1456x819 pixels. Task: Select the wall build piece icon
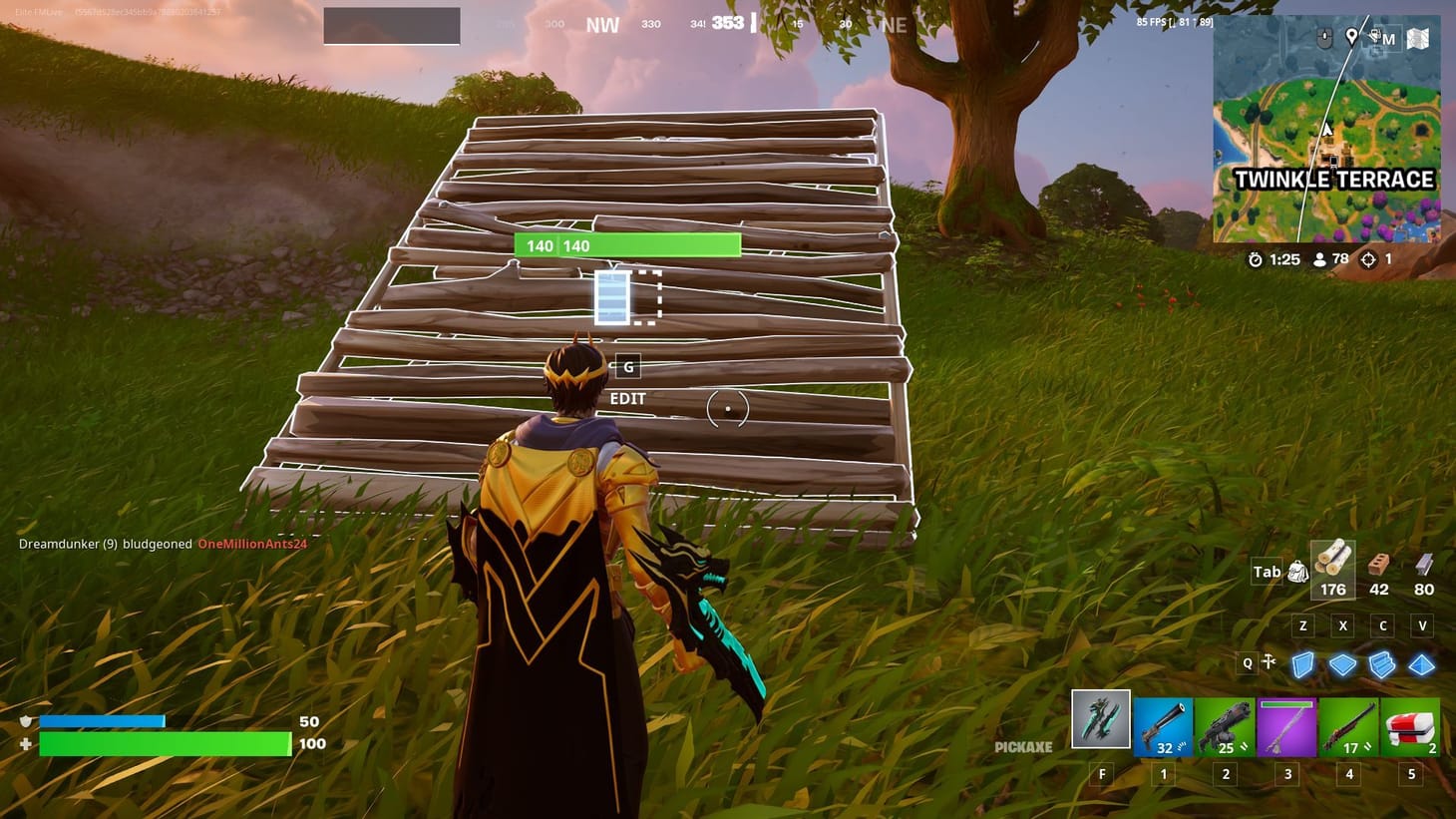click(x=1303, y=662)
